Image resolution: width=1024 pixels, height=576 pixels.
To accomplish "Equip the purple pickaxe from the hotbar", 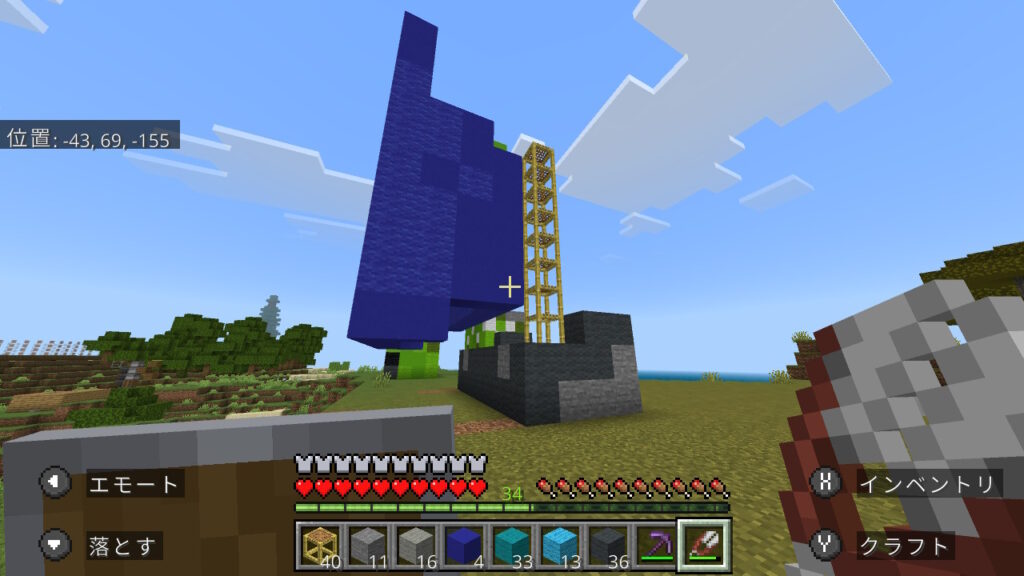I will coord(655,546).
